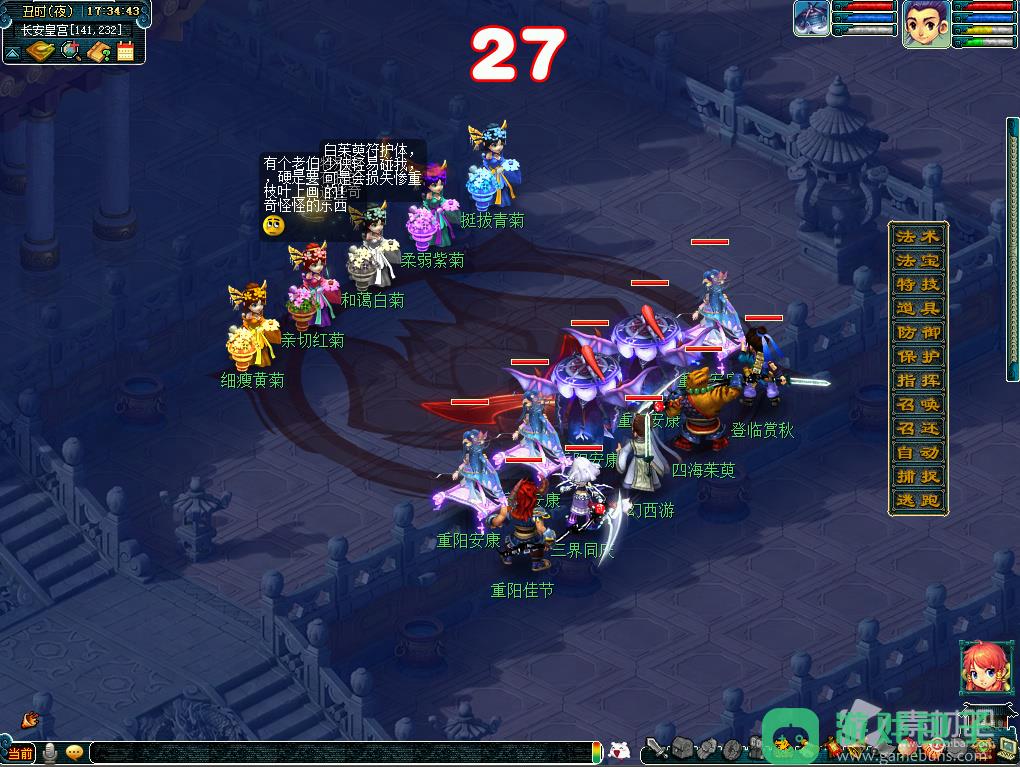
Task: Choose the 法宝 treasure command
Action: 918,261
